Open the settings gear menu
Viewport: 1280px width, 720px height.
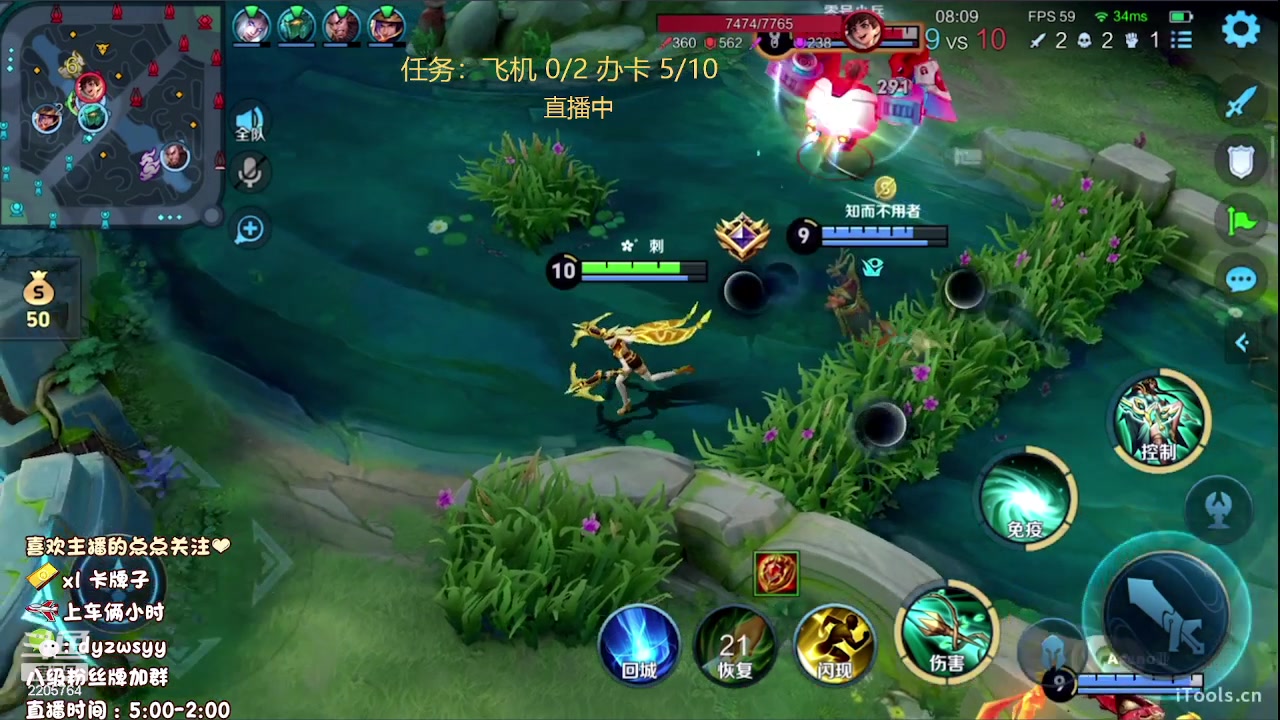pos(1241,29)
